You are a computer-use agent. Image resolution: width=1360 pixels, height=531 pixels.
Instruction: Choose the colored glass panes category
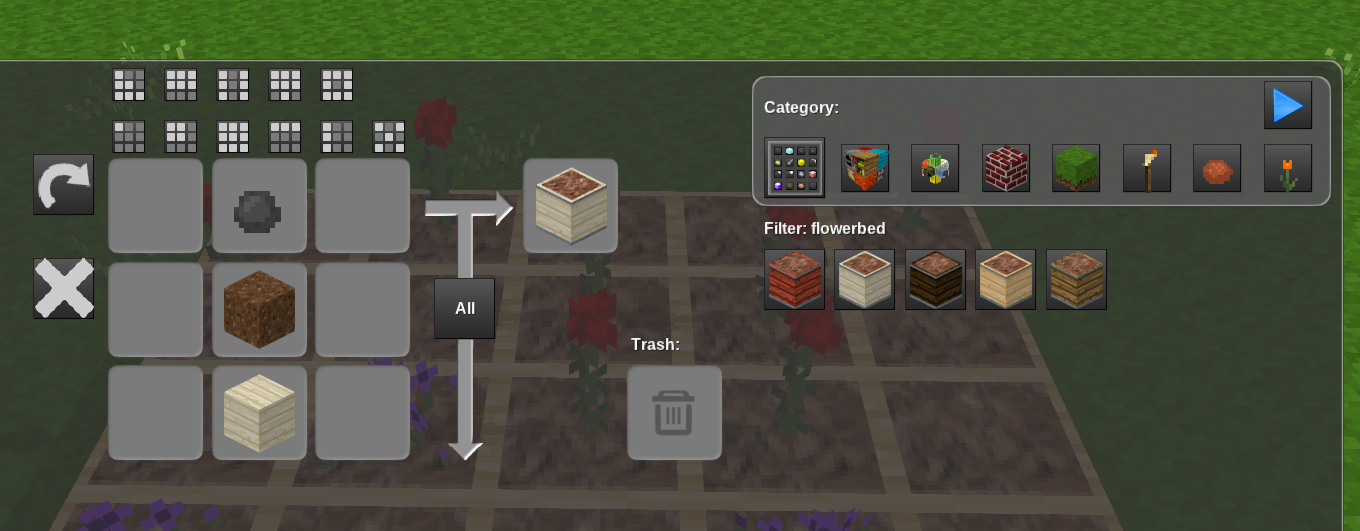935,168
